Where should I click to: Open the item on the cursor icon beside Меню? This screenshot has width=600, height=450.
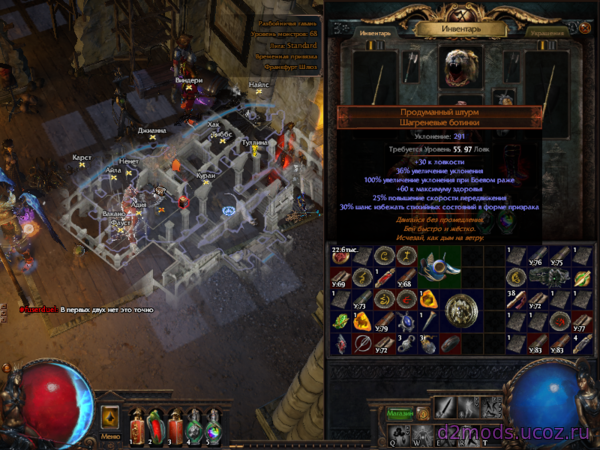(x=110, y=416)
